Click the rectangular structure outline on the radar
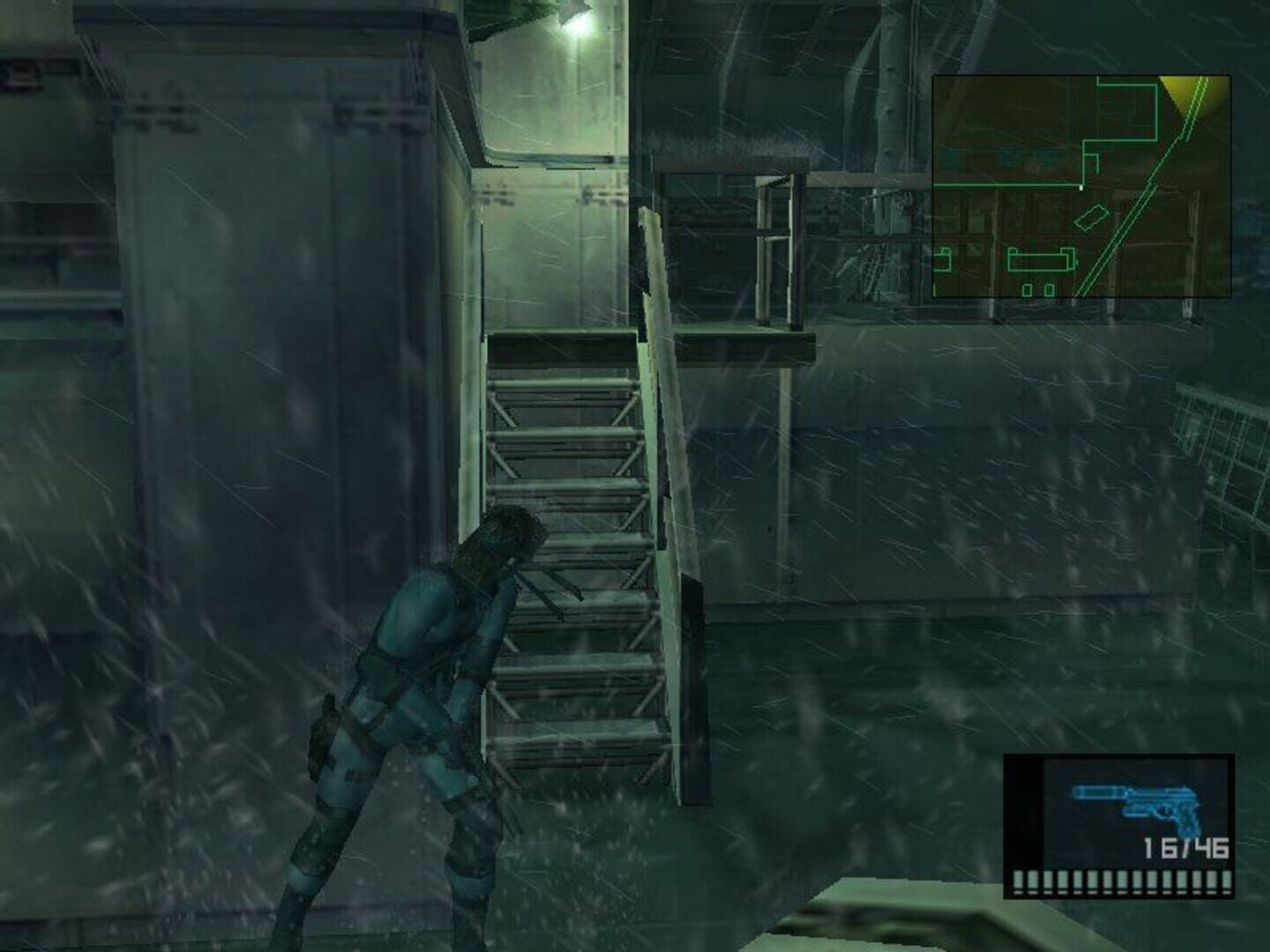Viewport: 1270px width, 952px height. click(1041, 259)
